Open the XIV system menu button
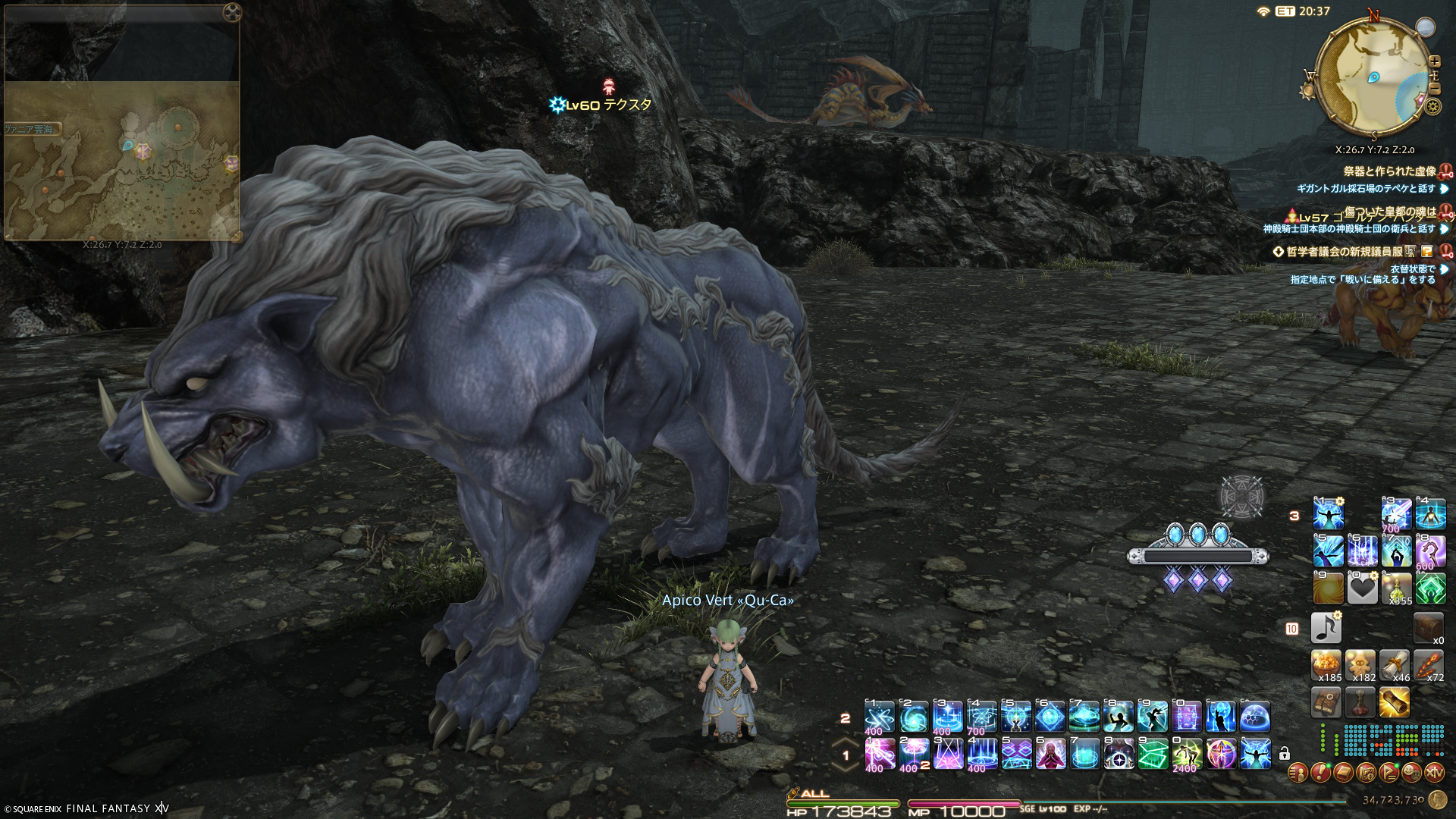1456x819 pixels. pos(1434,773)
